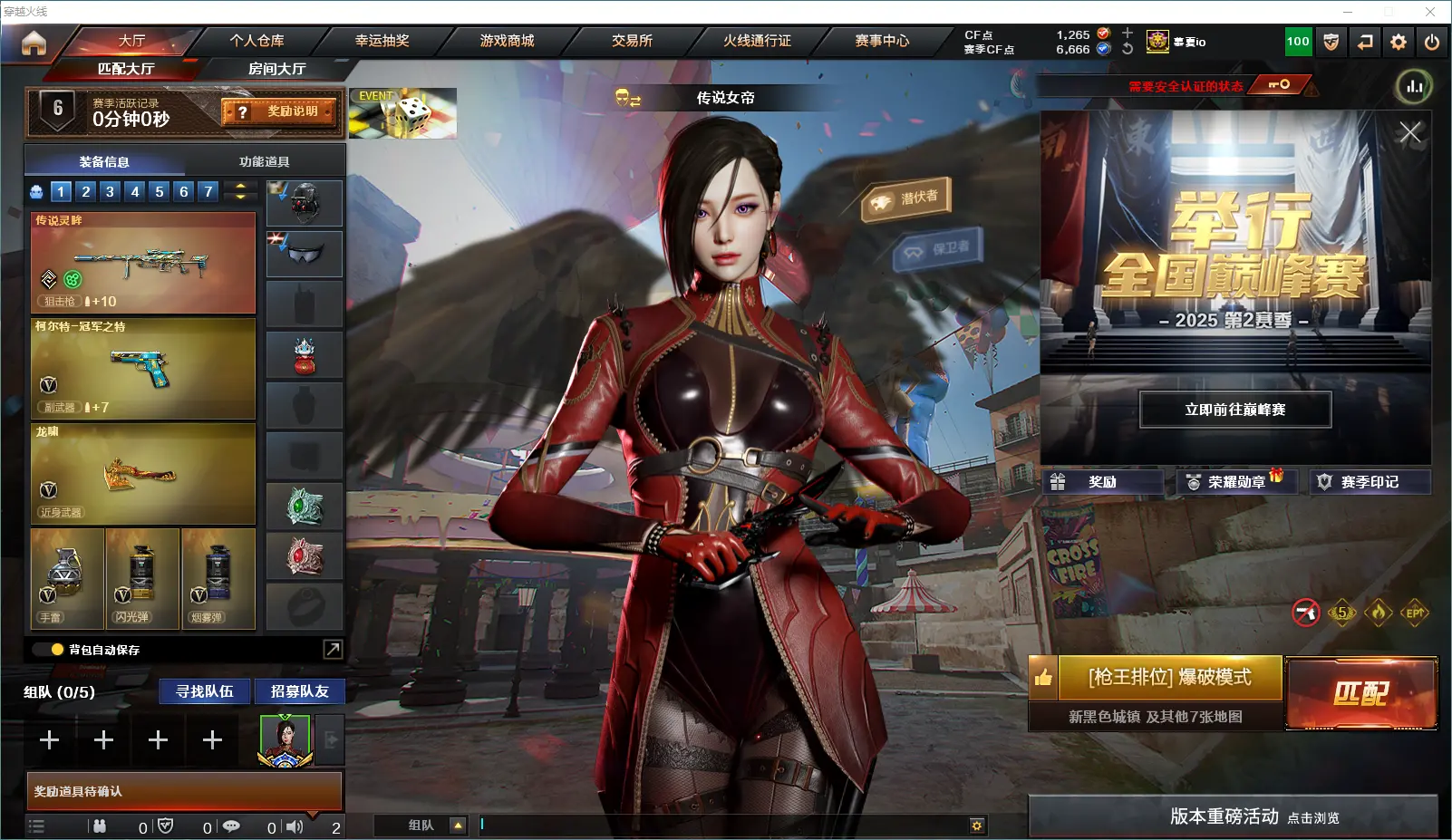Choose the 传说灵眸 sniper rifle slot
This screenshot has width=1452, height=840.
[143, 263]
